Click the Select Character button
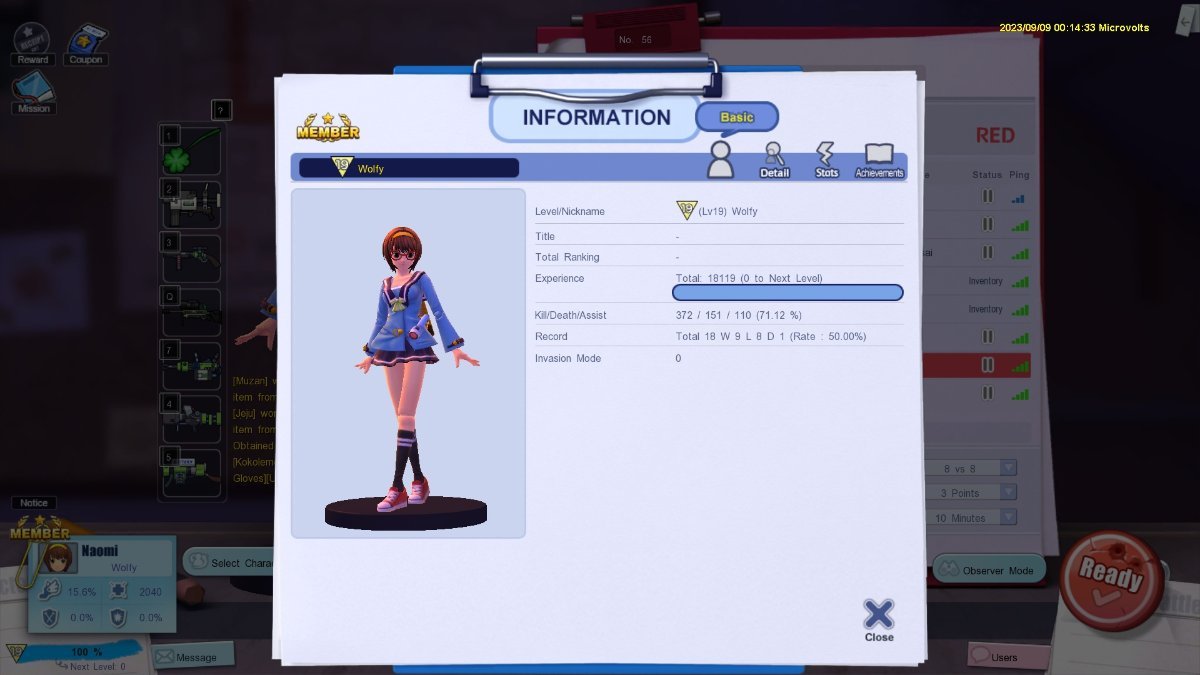Screen dimensions: 1200x675 pyautogui.click(x=231, y=563)
